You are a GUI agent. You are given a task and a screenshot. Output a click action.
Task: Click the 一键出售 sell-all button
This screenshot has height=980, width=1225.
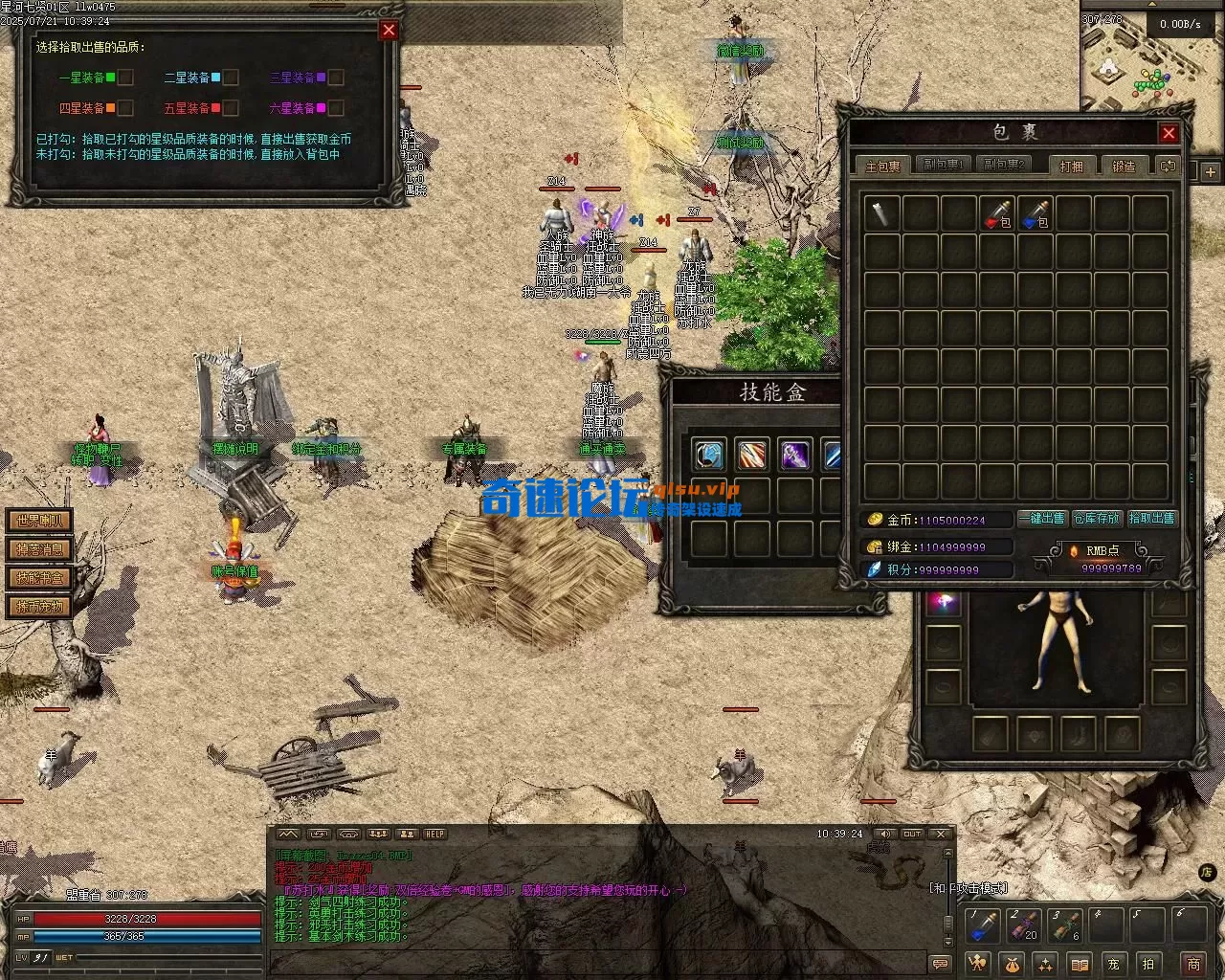(1042, 519)
